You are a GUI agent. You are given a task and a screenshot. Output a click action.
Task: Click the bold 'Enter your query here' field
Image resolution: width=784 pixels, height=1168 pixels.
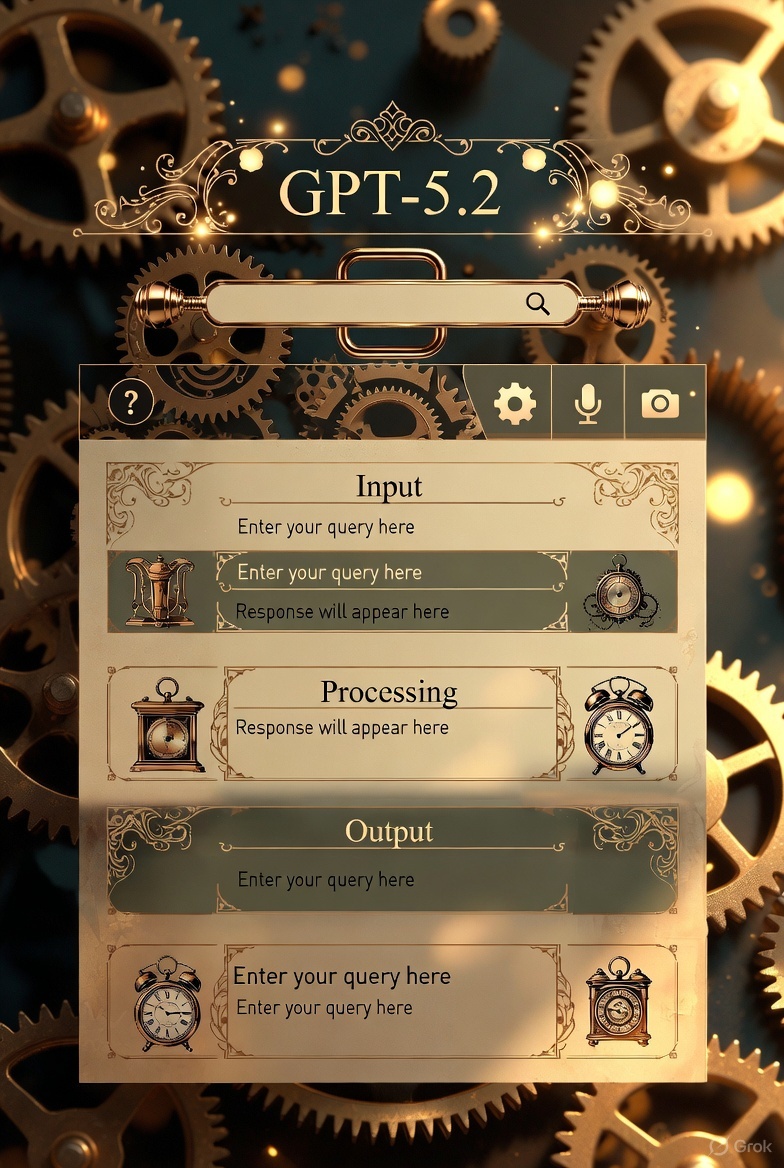pos(342,976)
